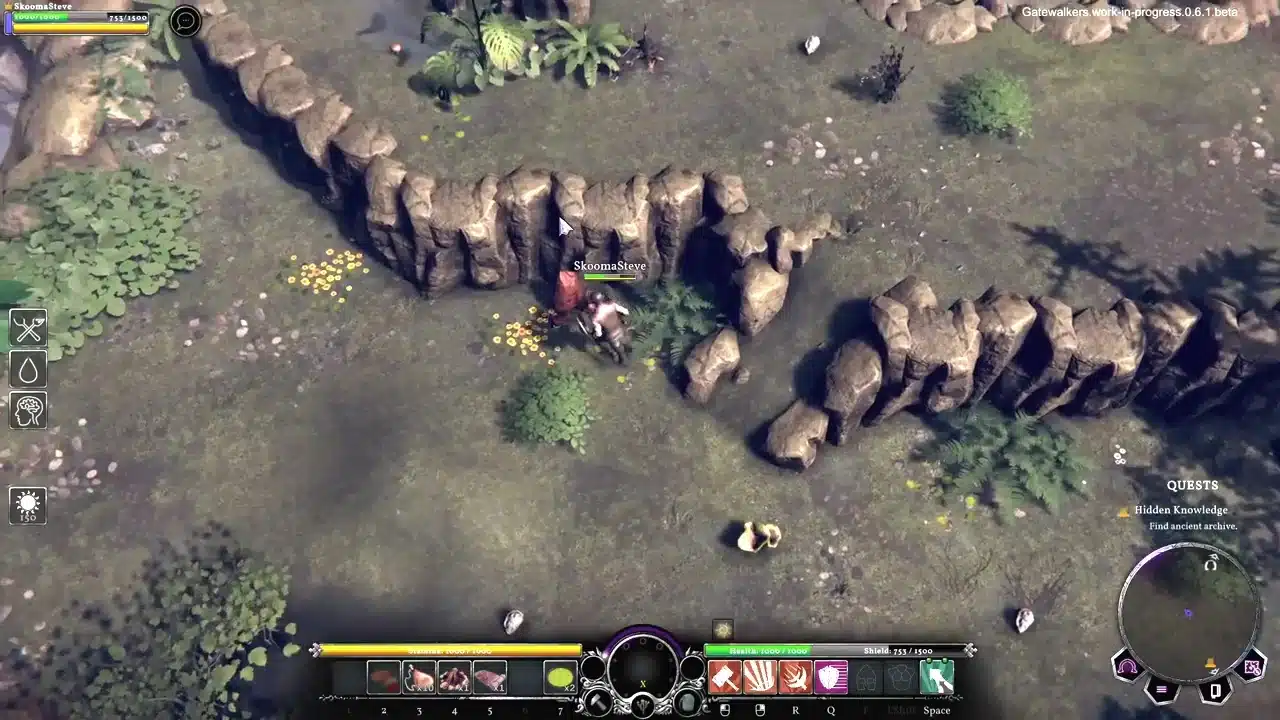This screenshot has width=1280, height=720.
Task: Toggle the chat bubble near the health bar
Action: (185, 21)
